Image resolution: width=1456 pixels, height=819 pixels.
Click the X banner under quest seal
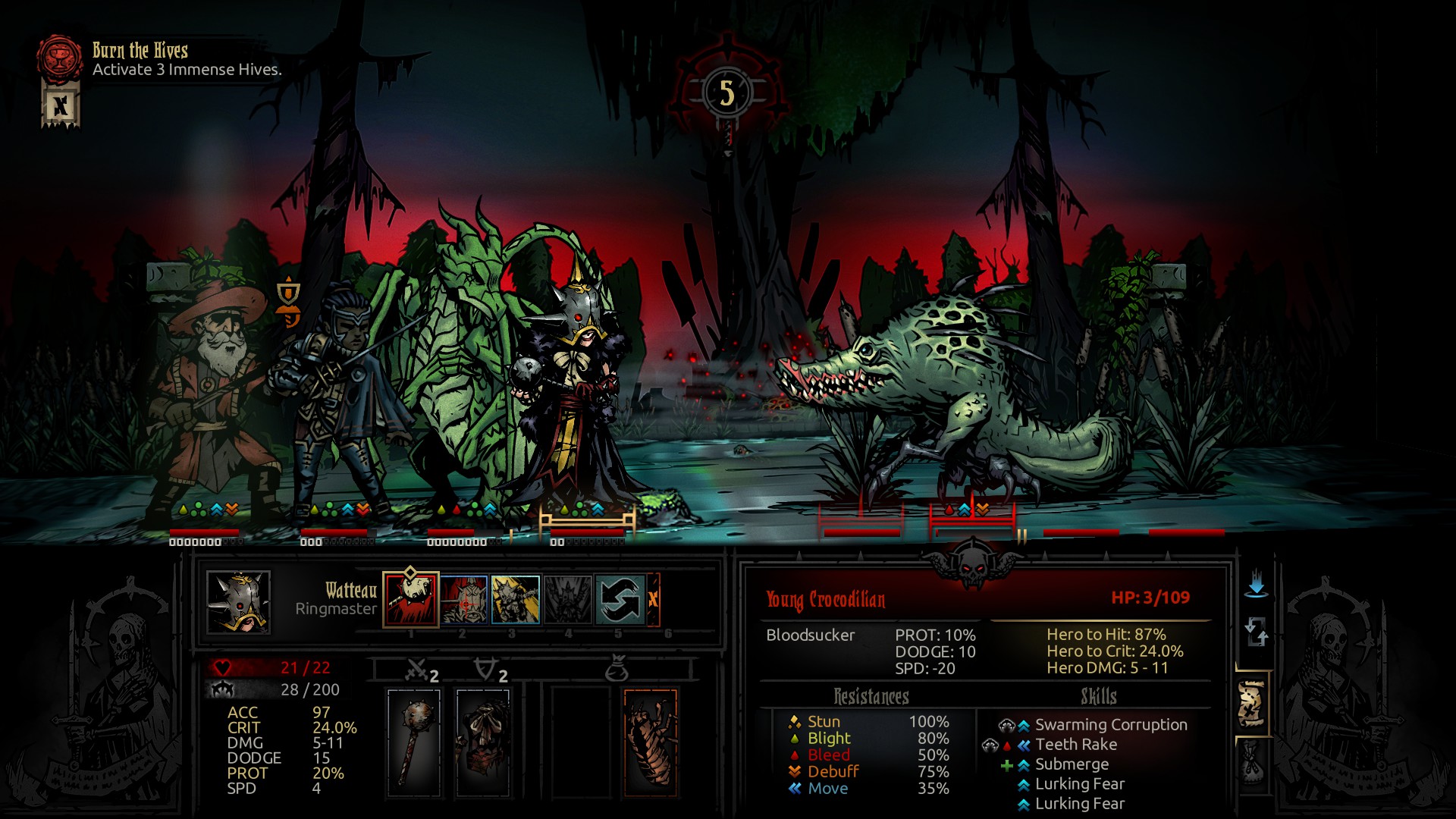tap(61, 106)
